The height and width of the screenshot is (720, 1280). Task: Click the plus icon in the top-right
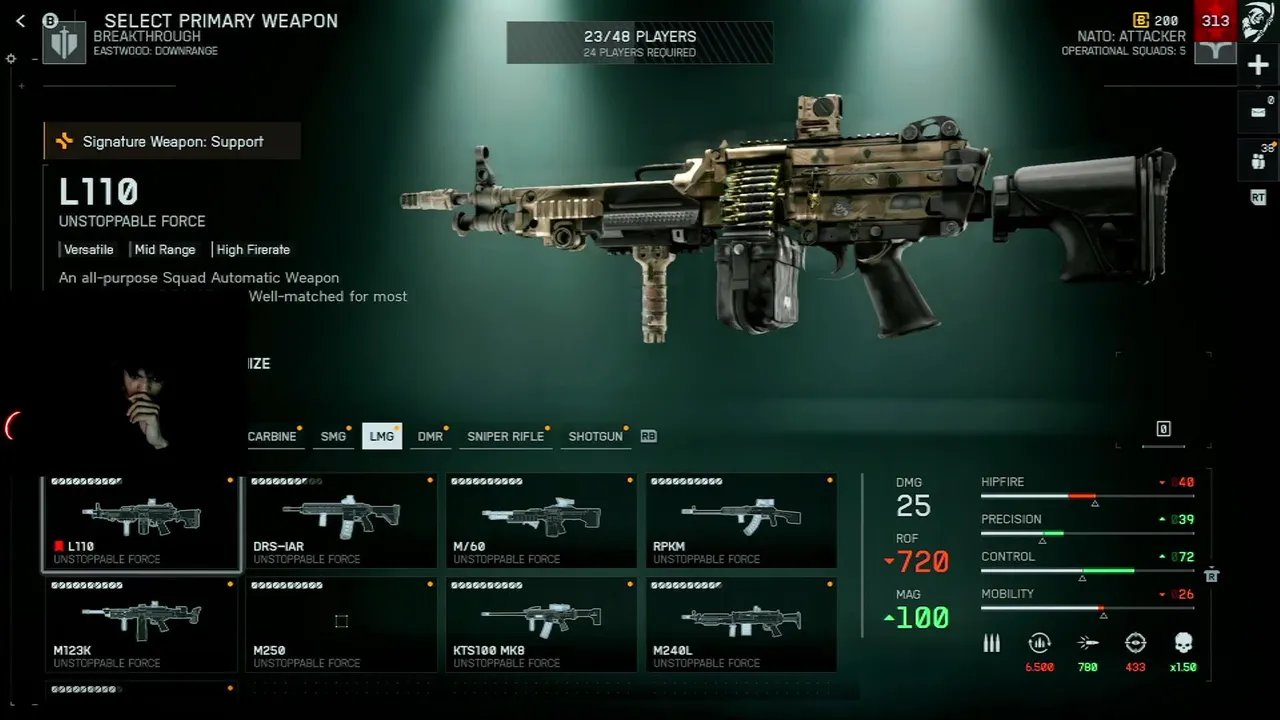pyautogui.click(x=1258, y=66)
